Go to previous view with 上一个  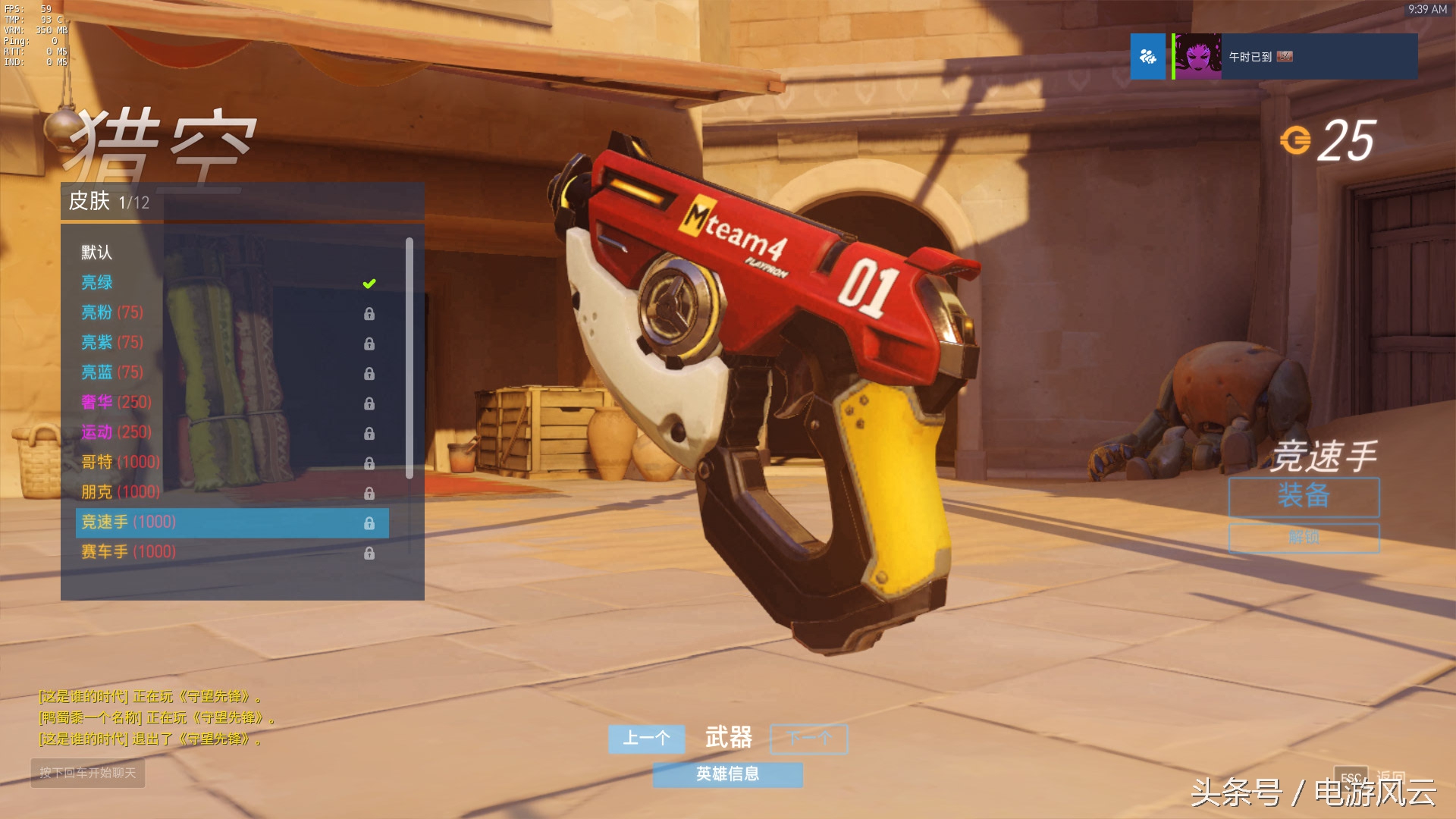646,739
